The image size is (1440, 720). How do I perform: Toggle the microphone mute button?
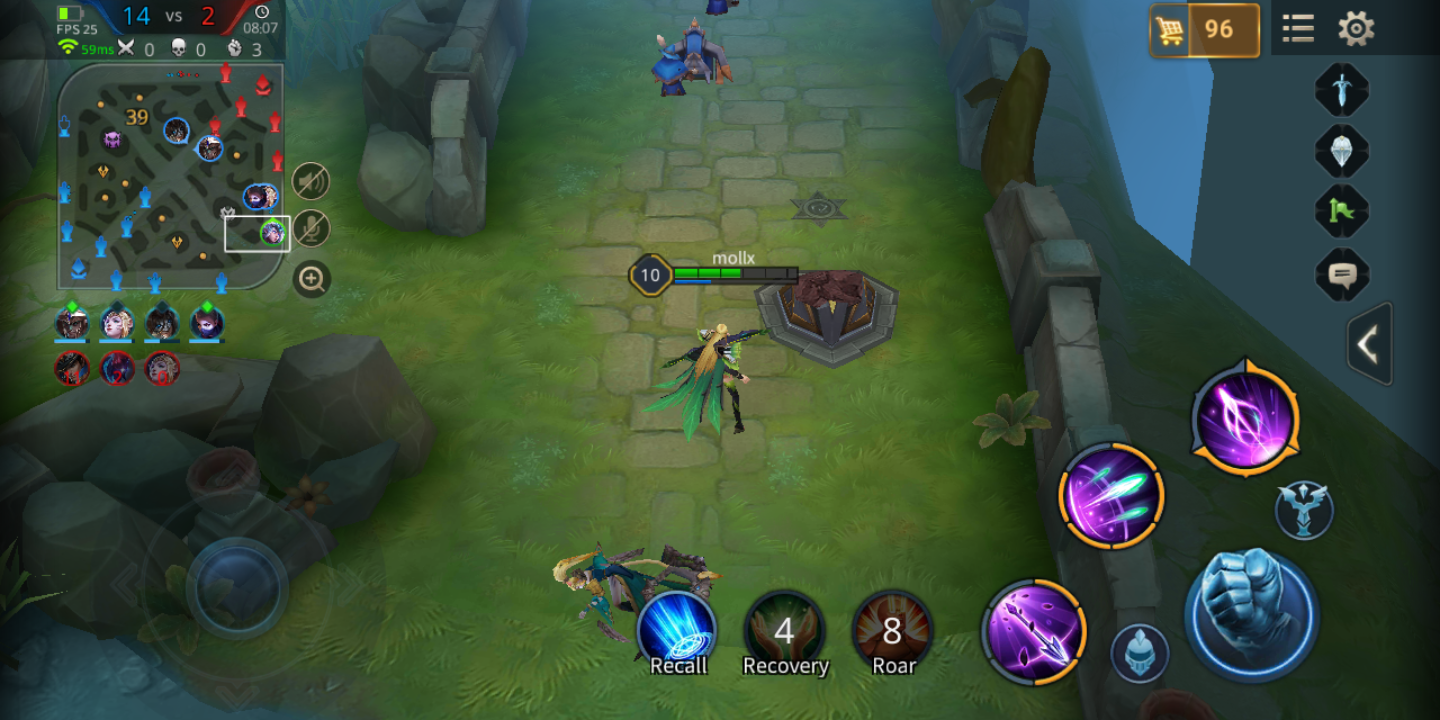(x=312, y=229)
